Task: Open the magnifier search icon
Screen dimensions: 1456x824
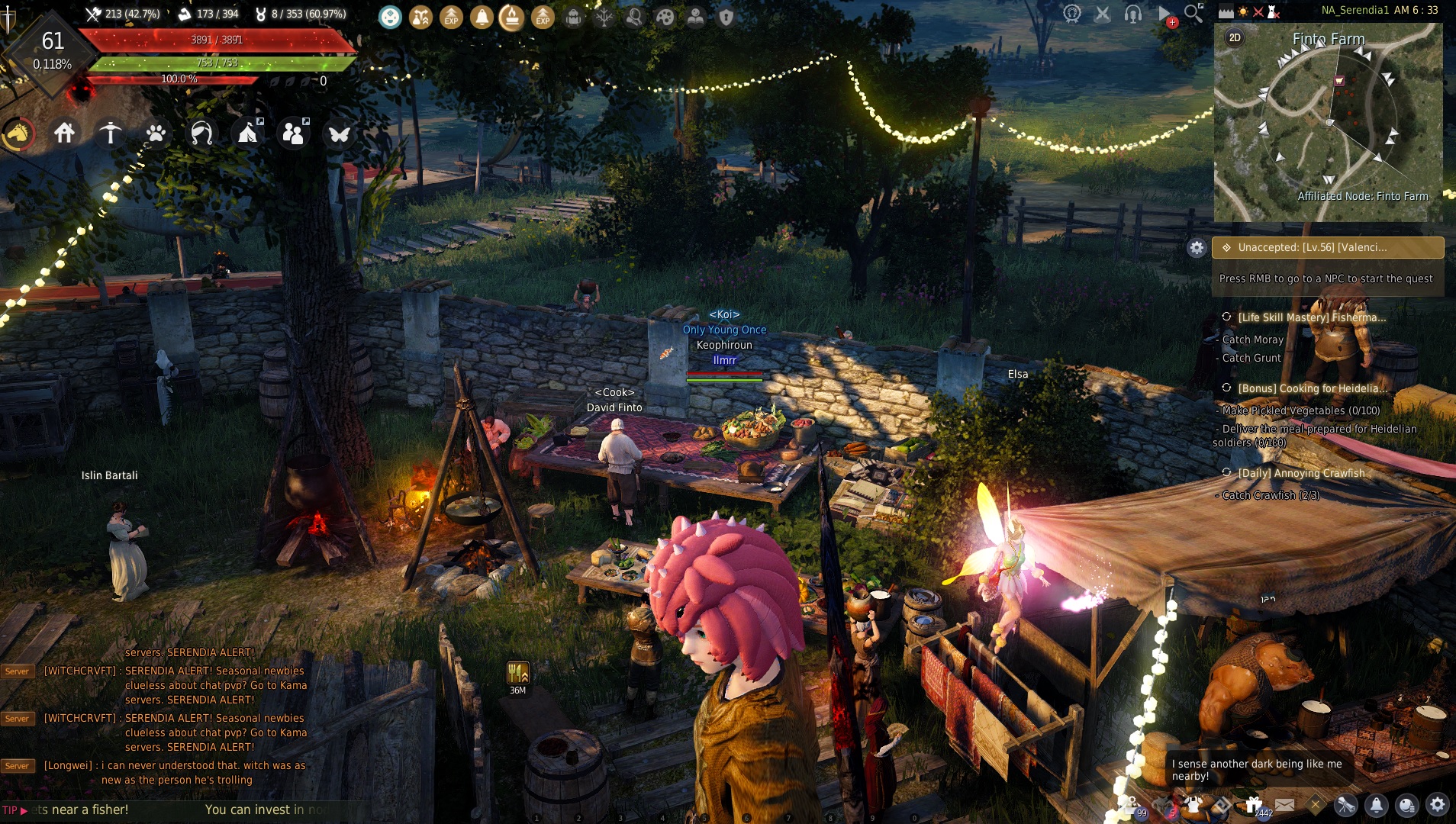Action: click(1193, 13)
